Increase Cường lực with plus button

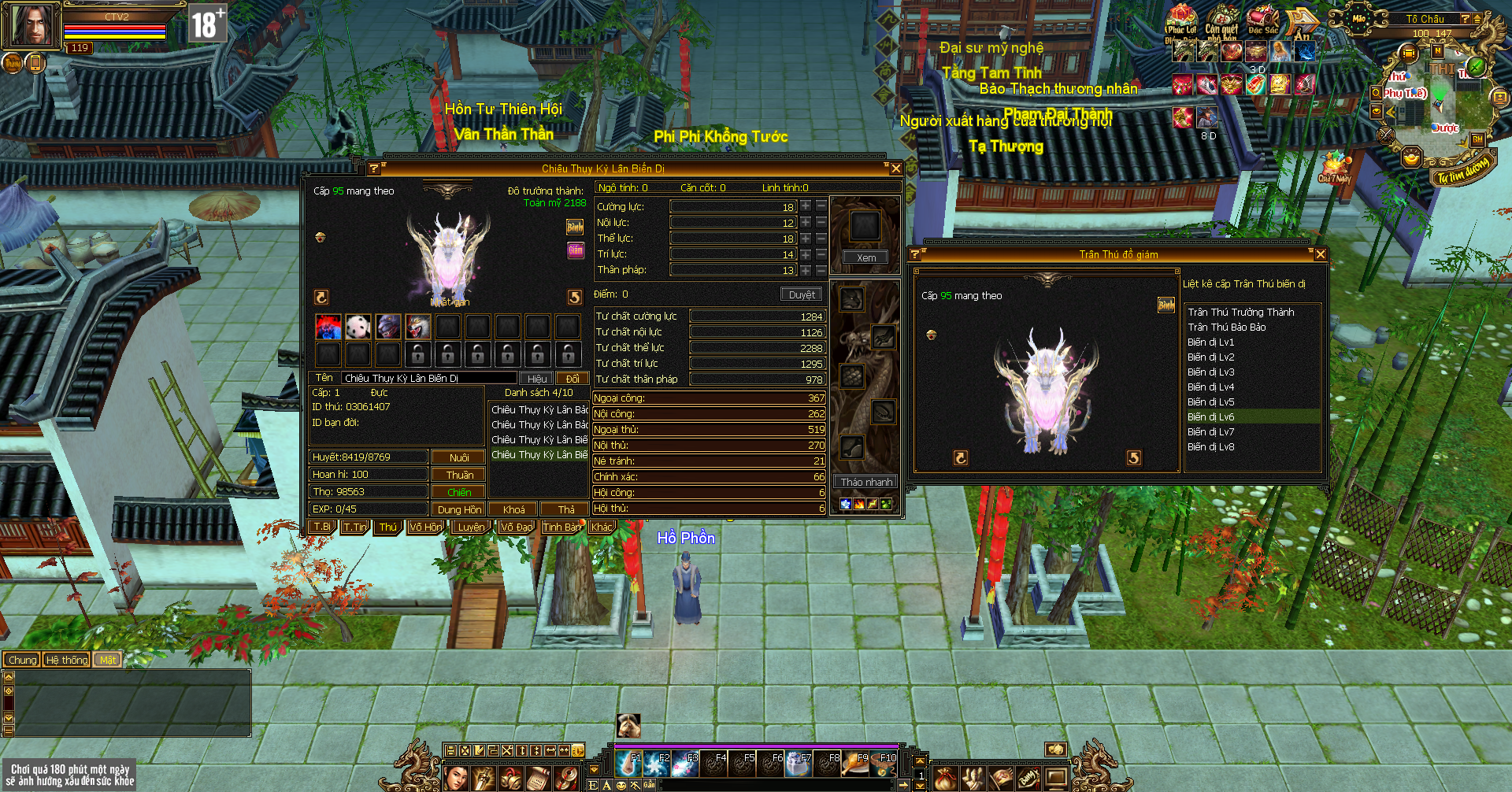(x=806, y=206)
